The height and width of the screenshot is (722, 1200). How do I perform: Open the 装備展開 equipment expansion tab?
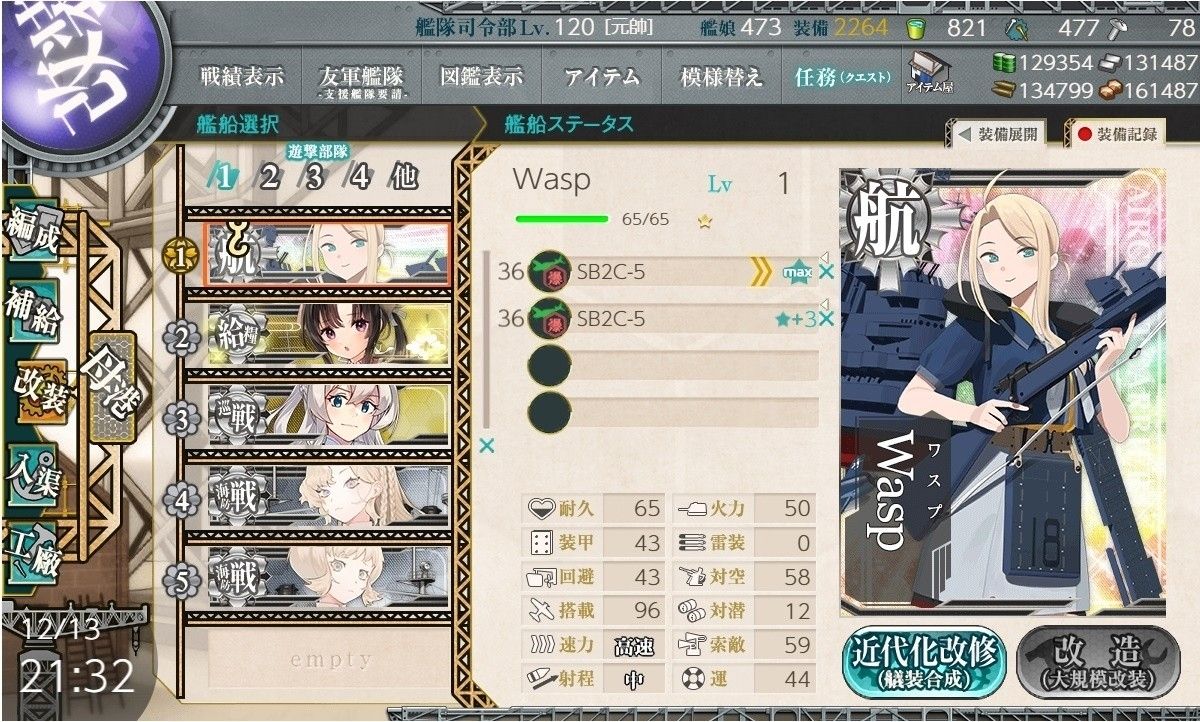998,134
